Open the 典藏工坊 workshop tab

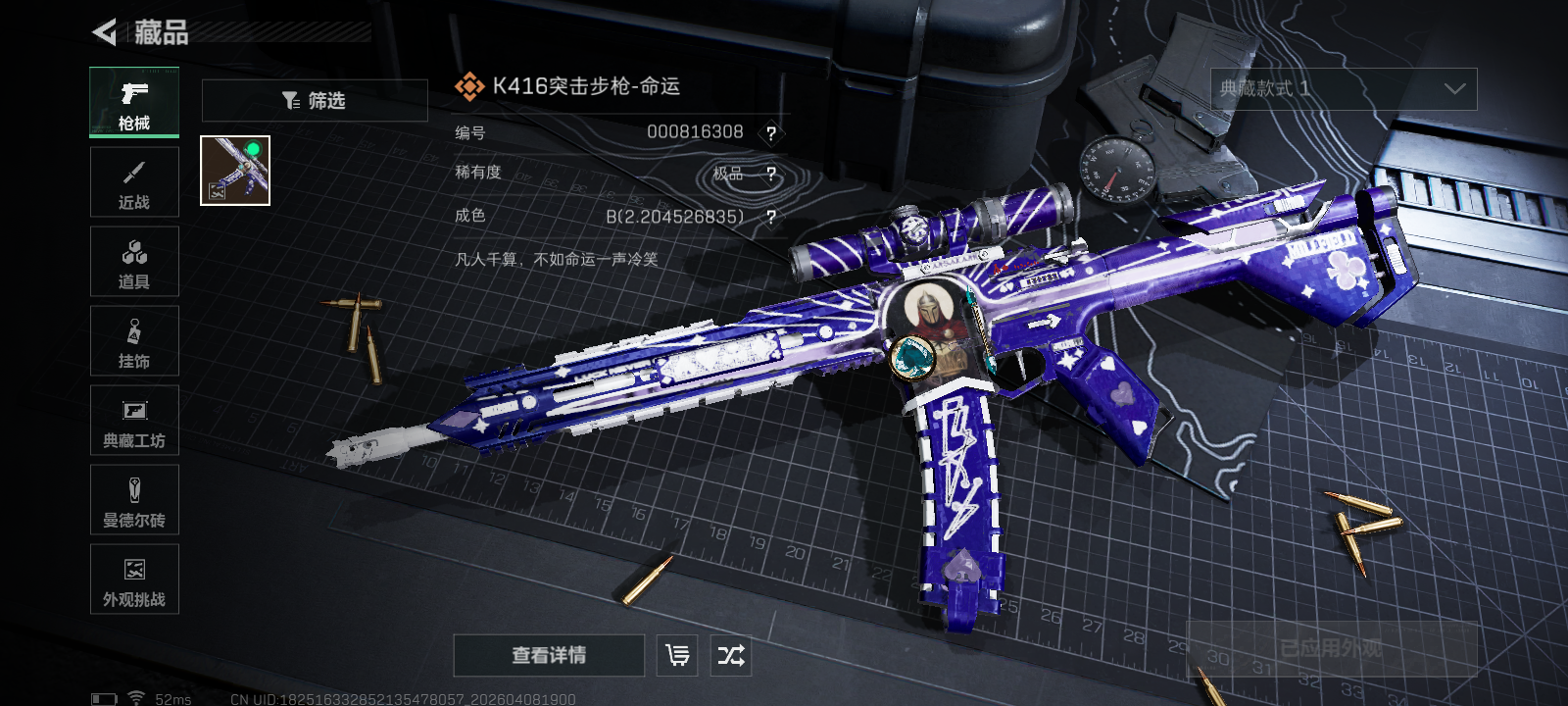click(134, 421)
